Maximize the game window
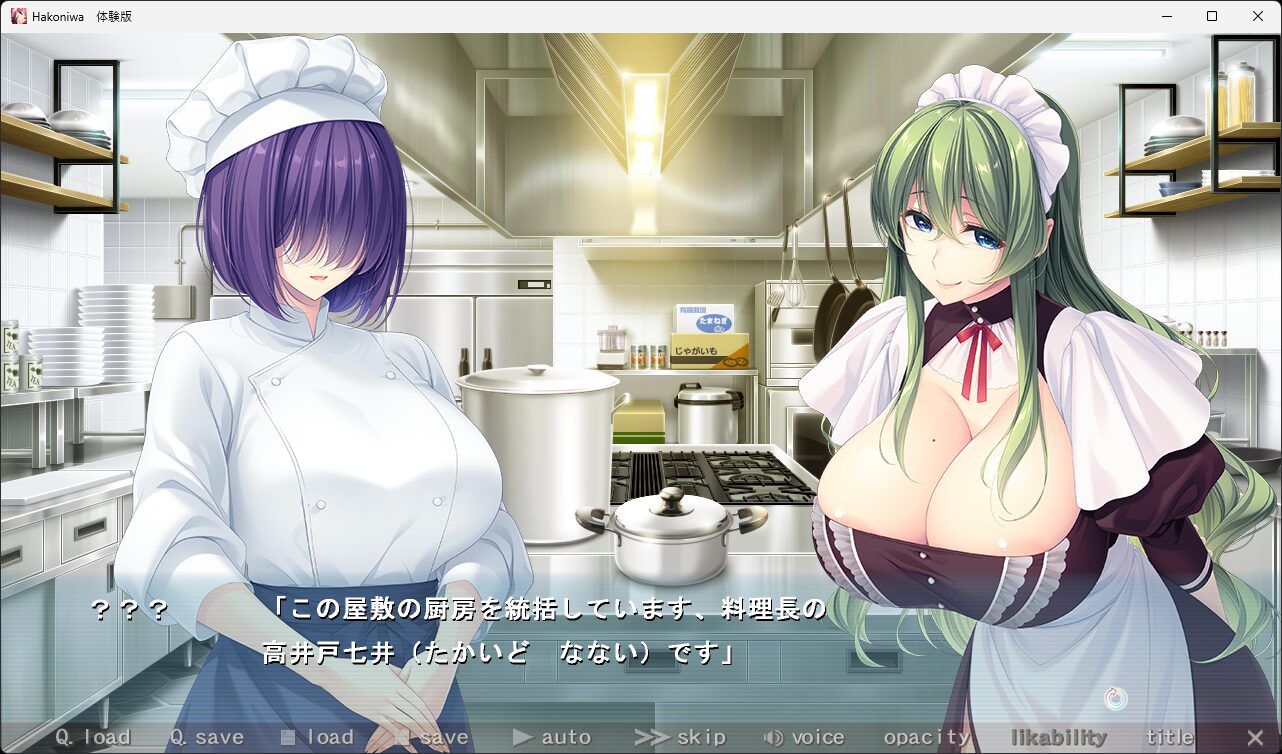The height and width of the screenshot is (754, 1282). 1212,16
